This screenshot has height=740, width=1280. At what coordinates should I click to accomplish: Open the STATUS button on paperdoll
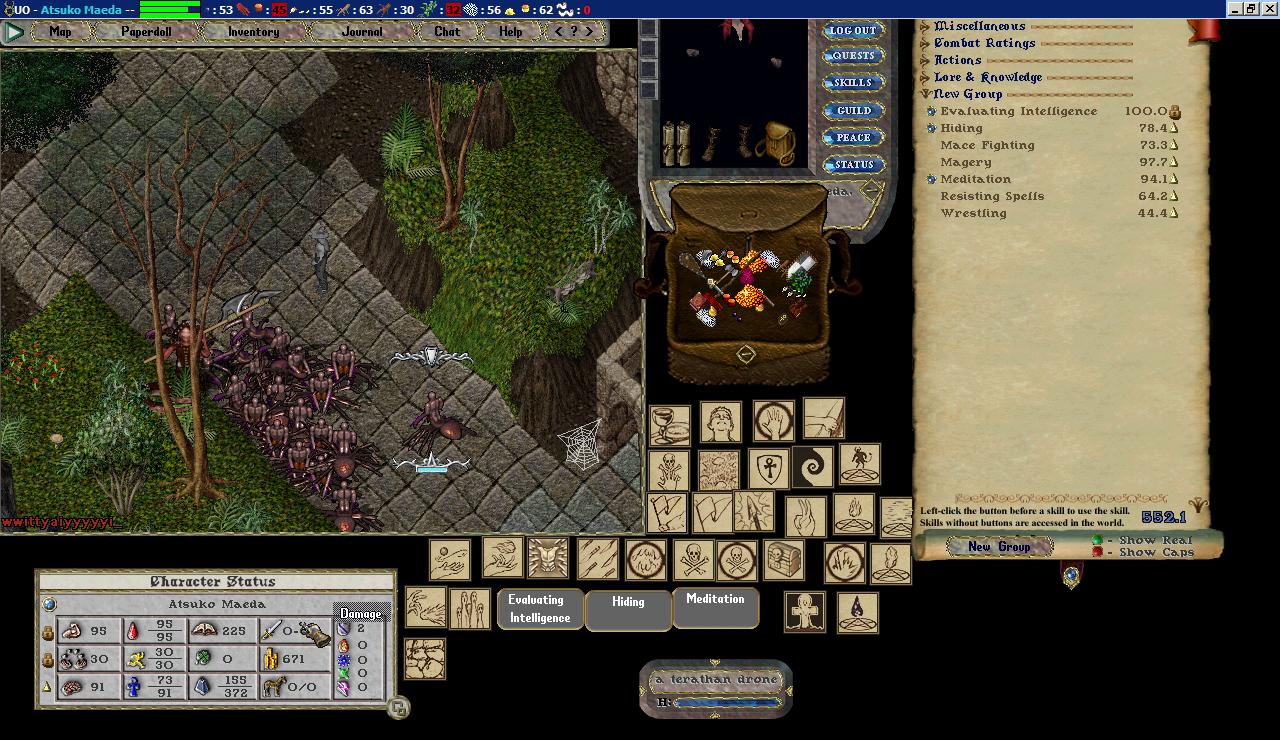(x=853, y=165)
